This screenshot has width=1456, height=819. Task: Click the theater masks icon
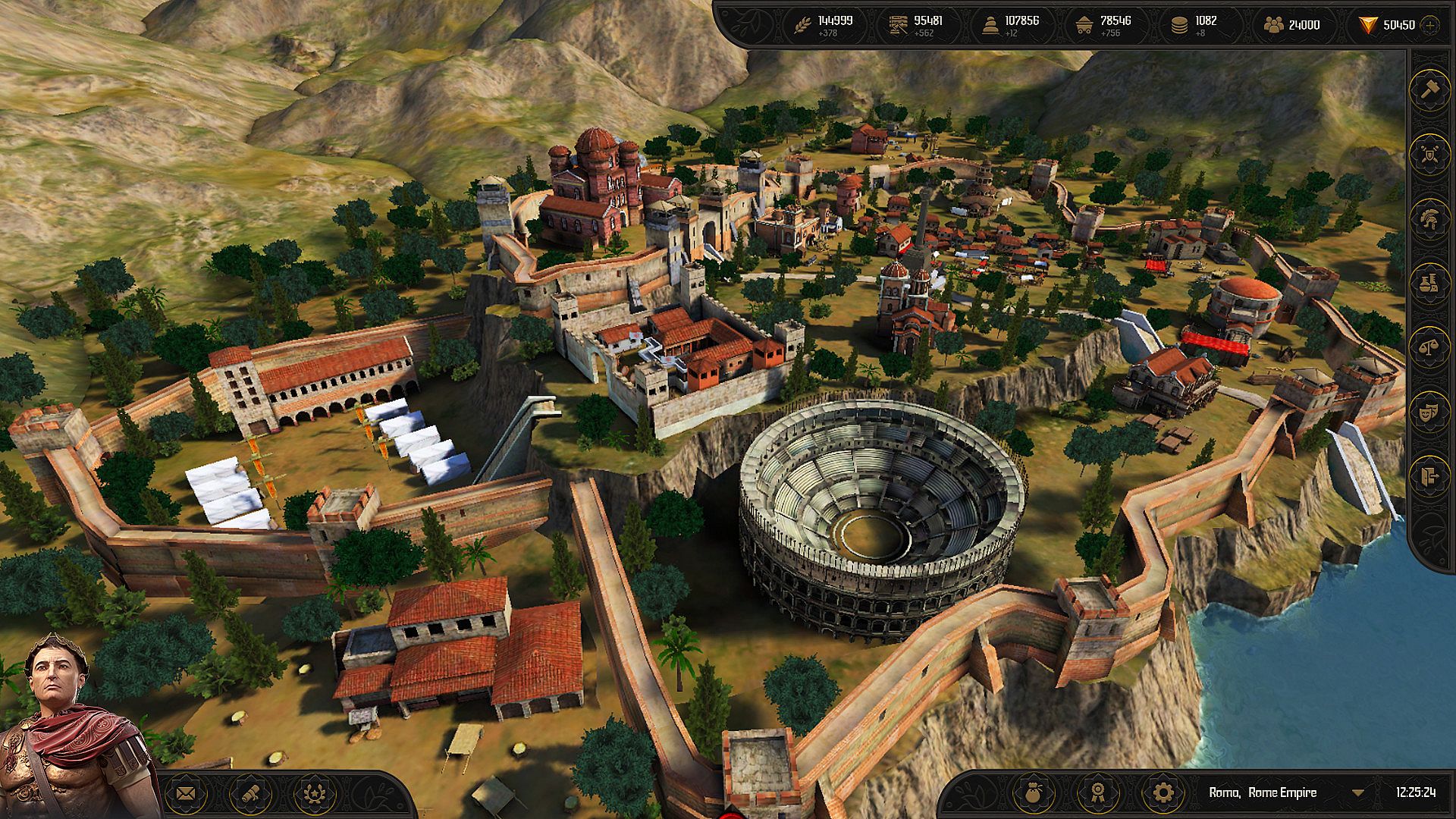pos(1429,412)
